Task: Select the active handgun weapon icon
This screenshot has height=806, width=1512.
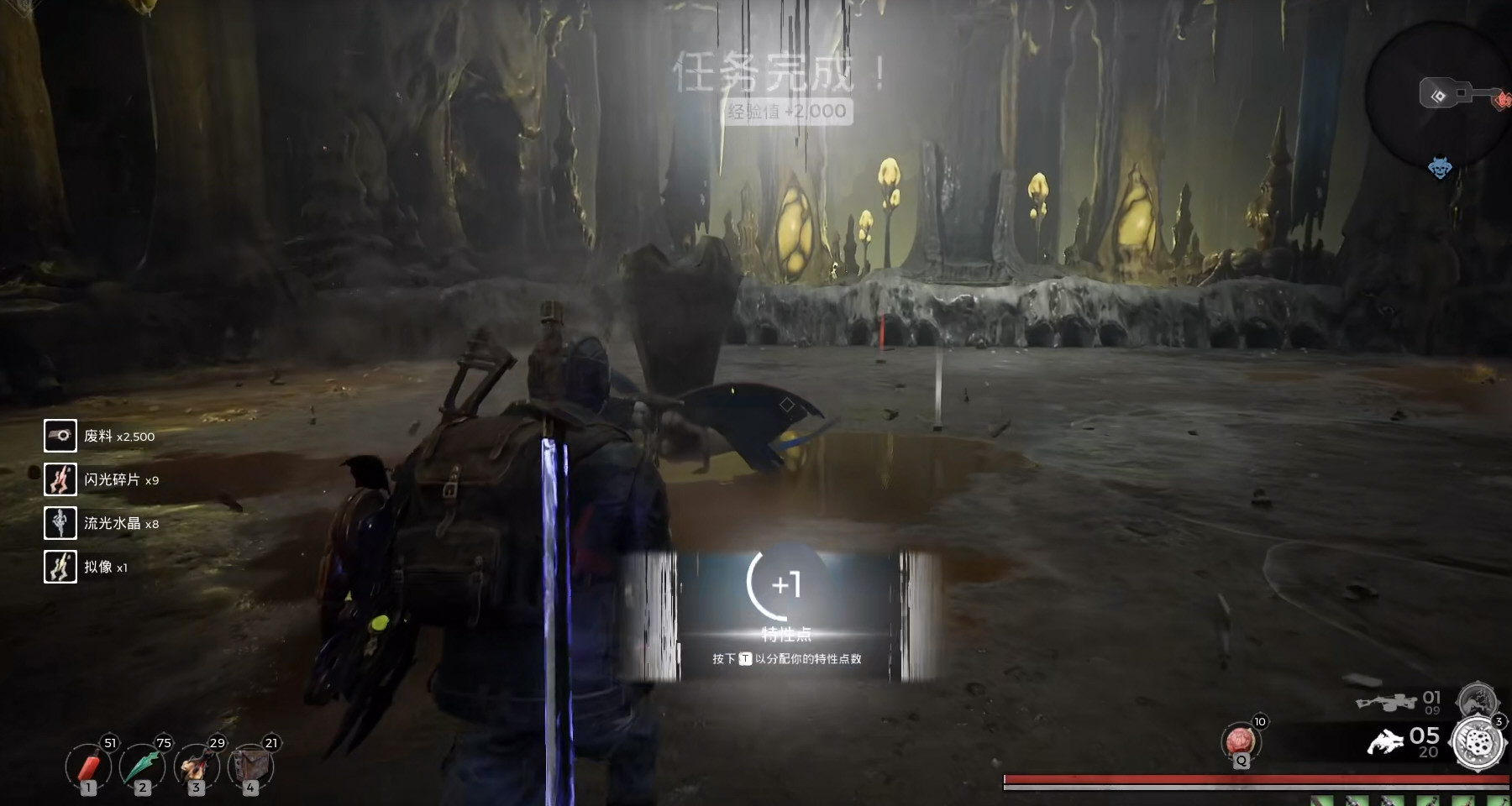Action: (1386, 742)
